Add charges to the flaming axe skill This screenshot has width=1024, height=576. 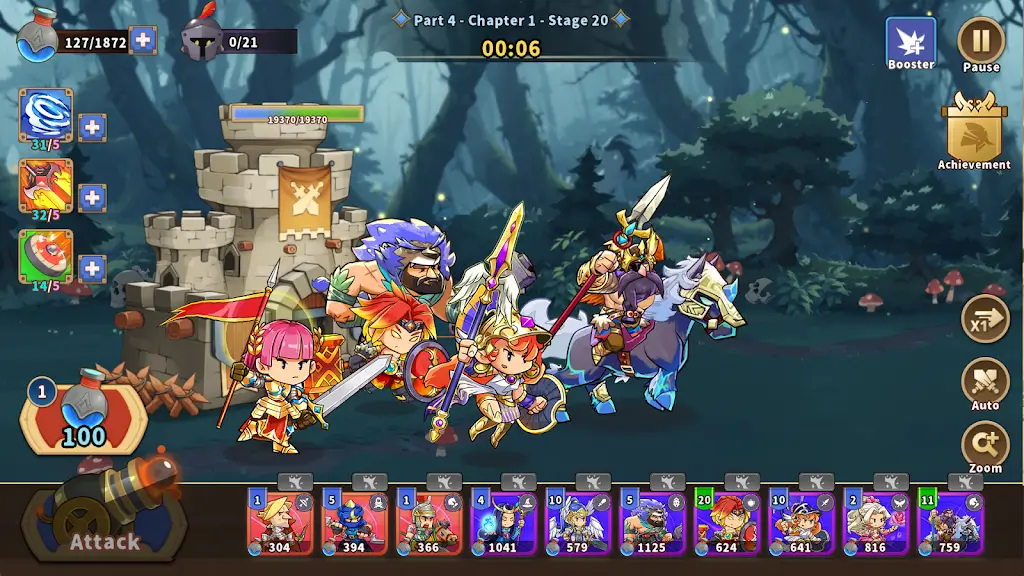coord(92,197)
